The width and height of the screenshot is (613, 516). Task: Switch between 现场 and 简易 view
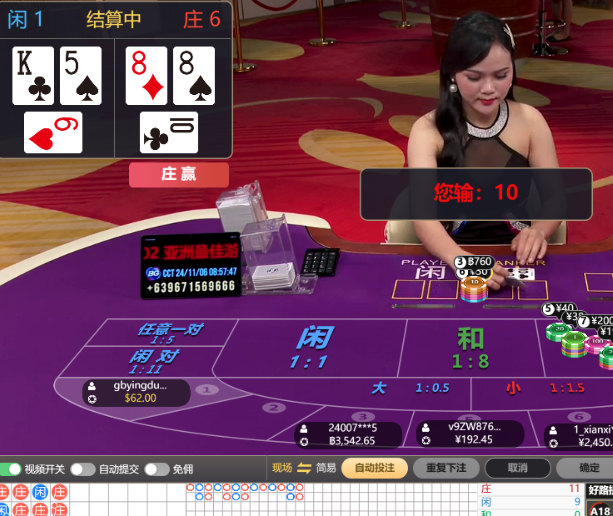point(304,468)
